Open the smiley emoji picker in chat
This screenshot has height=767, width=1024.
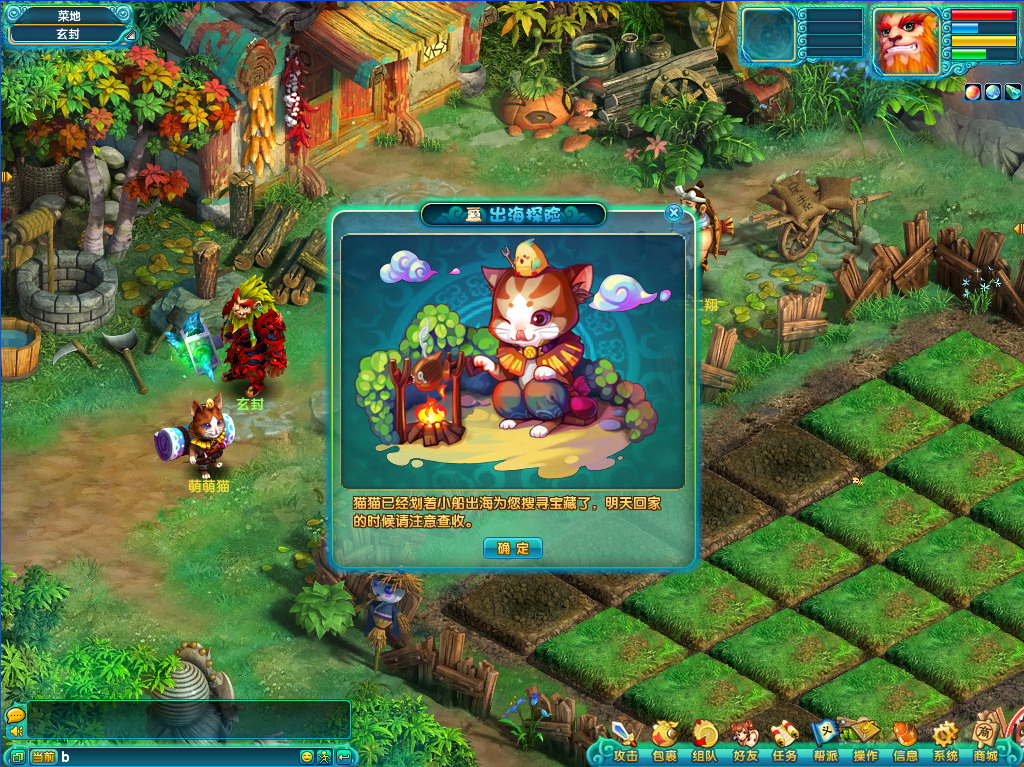tap(307, 757)
